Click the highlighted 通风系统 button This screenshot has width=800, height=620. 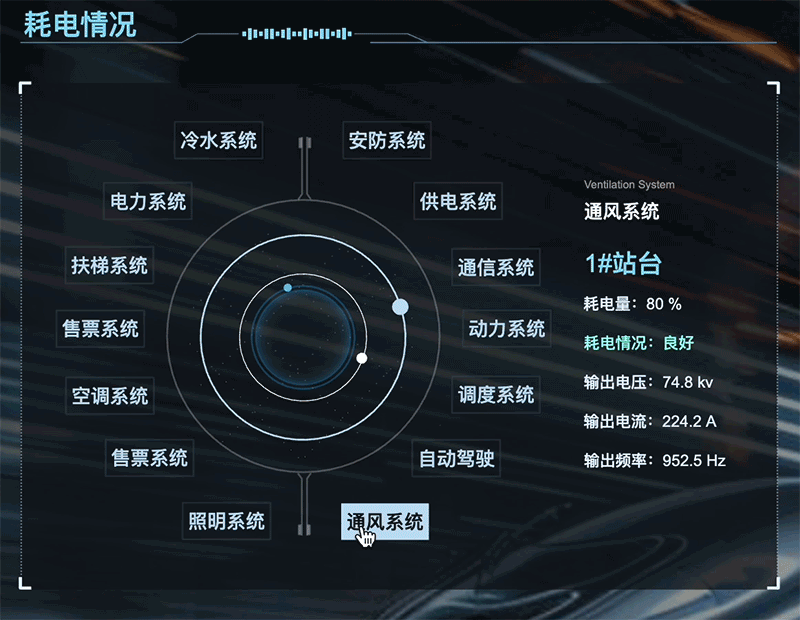[x=385, y=521]
